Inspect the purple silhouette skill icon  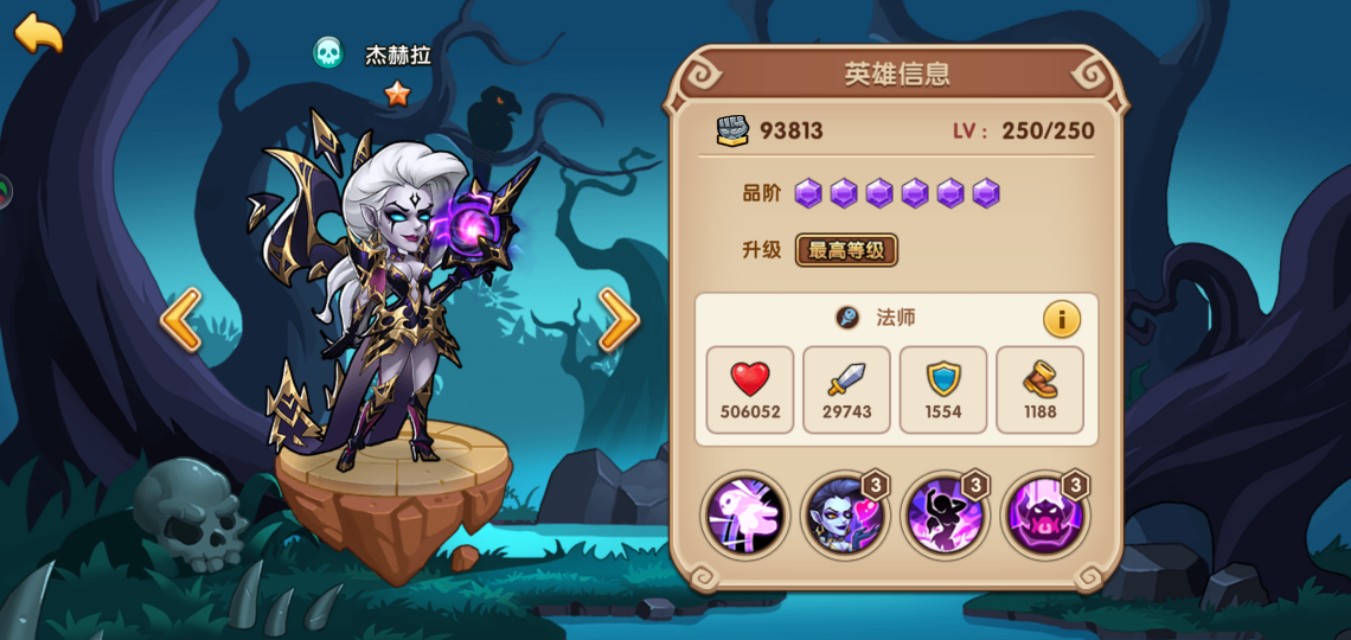[x=945, y=516]
